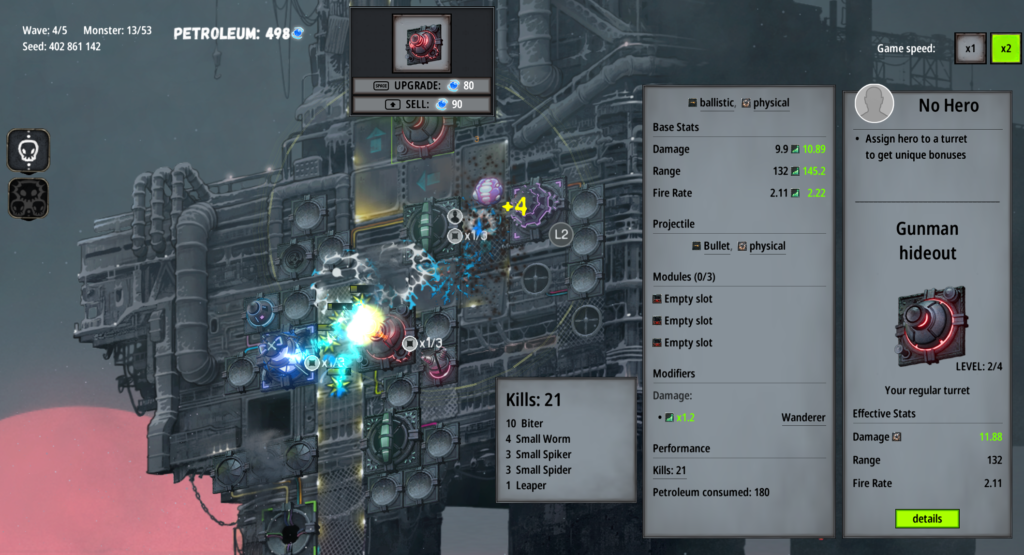This screenshot has height=555, width=1024.
Task: Click the empty hero portrait
Action: (875, 105)
